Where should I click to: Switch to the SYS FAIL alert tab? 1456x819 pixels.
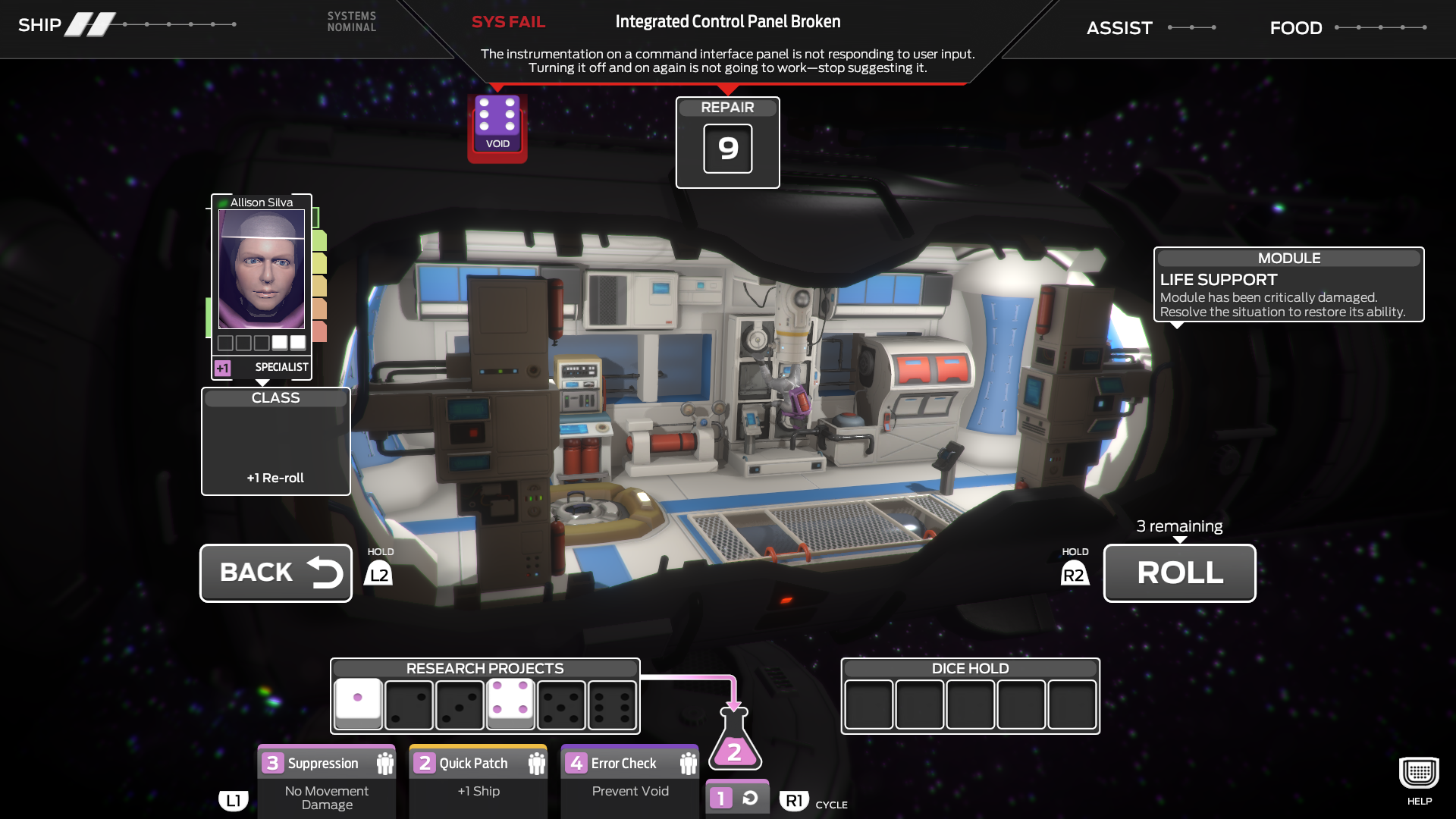click(508, 21)
